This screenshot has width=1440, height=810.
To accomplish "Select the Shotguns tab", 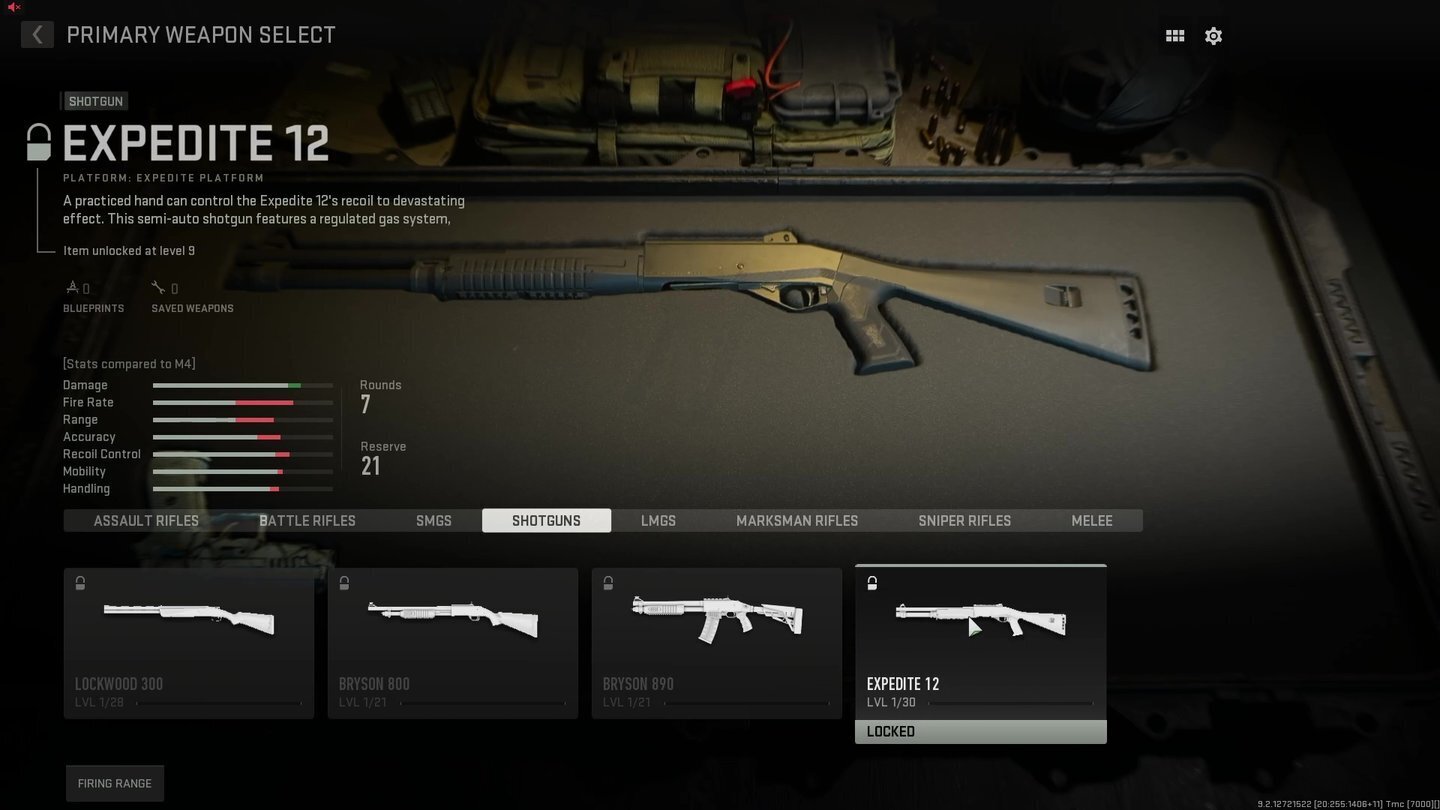I will coord(546,521).
